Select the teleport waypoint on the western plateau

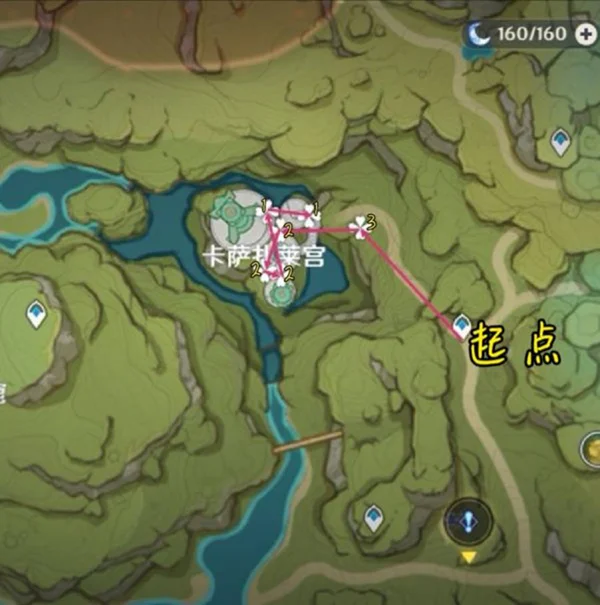coord(38,315)
